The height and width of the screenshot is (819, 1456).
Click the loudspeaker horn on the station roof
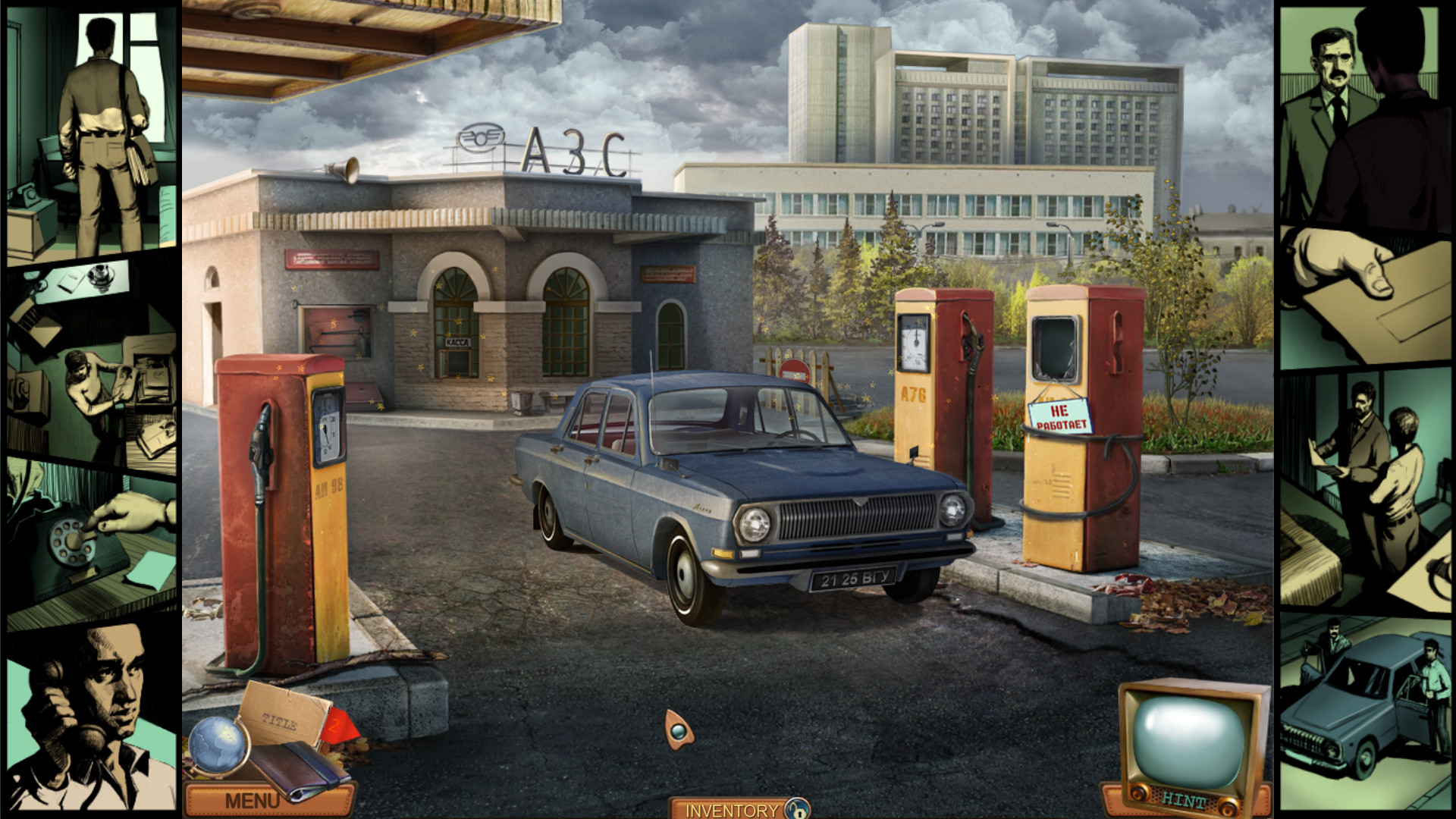[x=343, y=170]
